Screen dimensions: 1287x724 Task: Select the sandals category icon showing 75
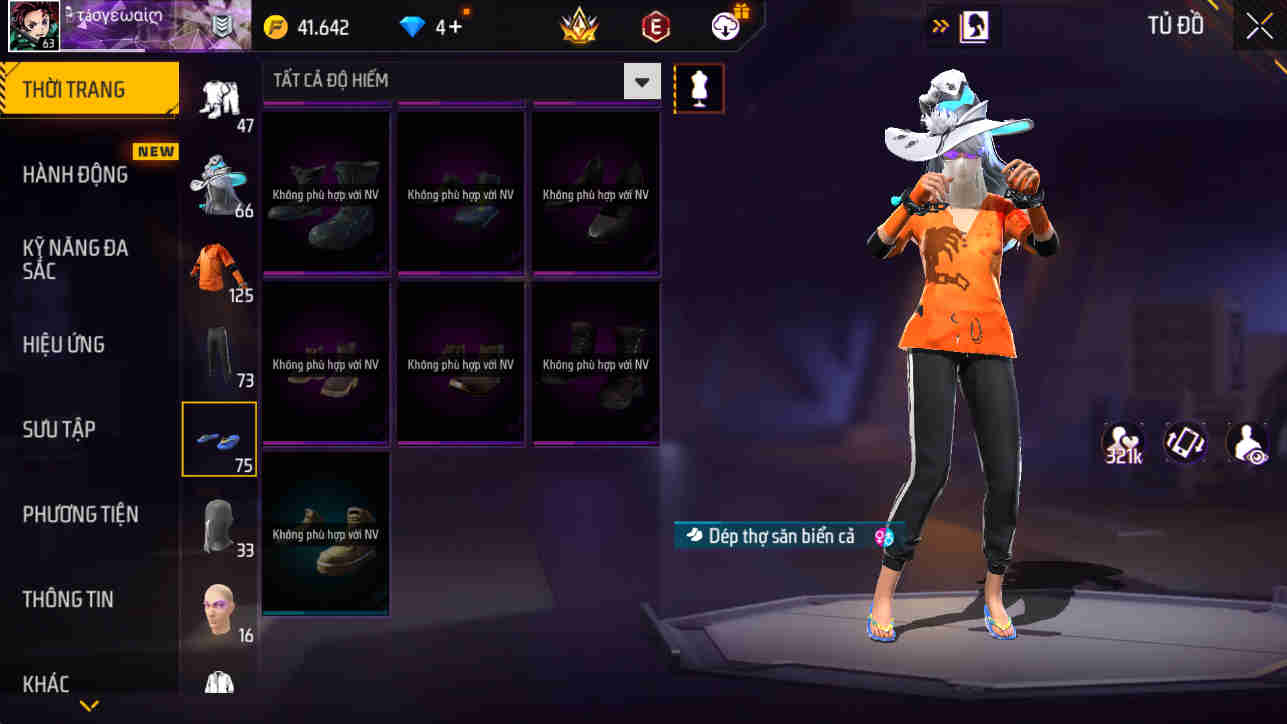click(x=219, y=438)
